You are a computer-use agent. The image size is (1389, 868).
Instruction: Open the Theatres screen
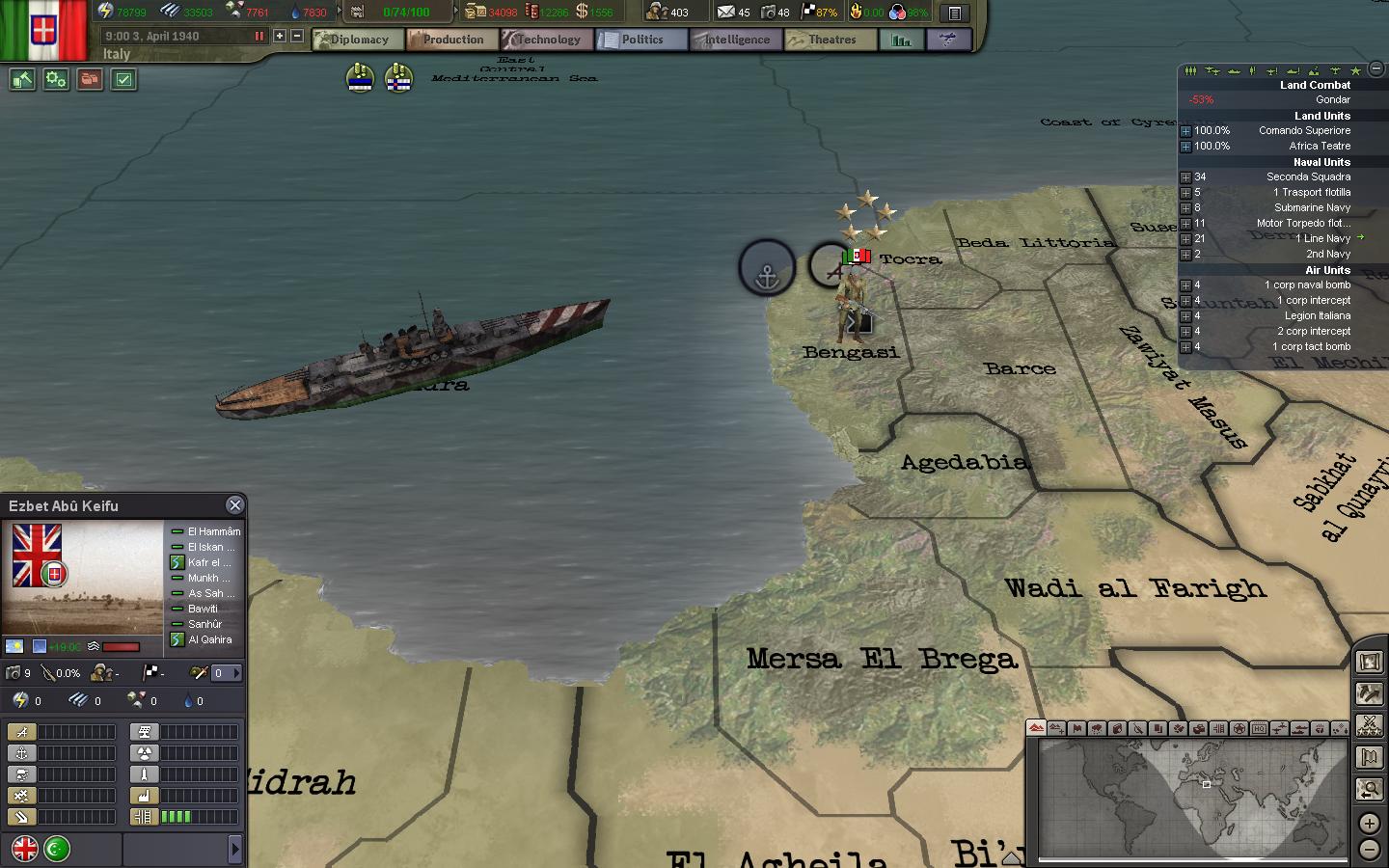coord(831,40)
